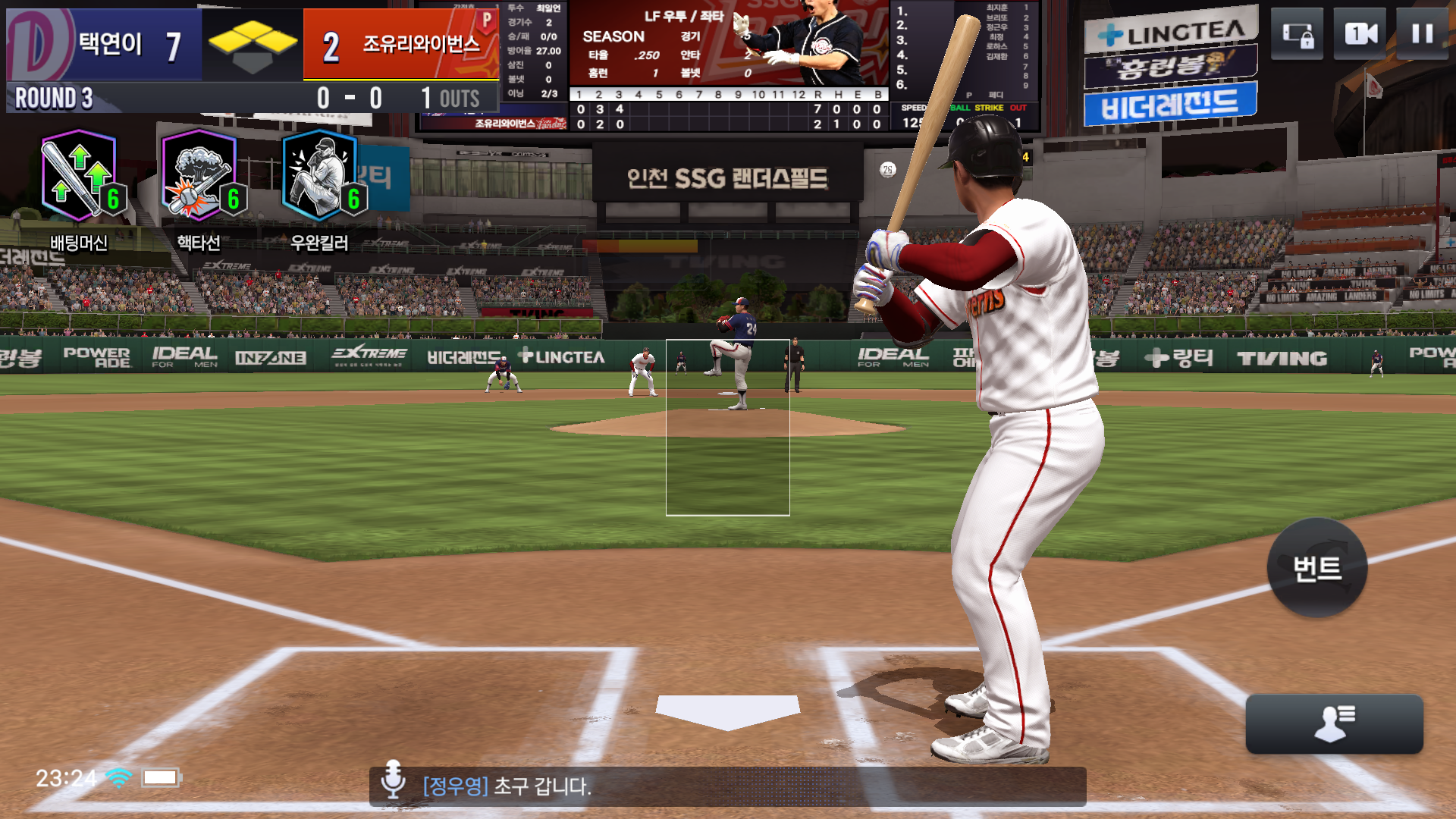The image size is (1456, 819).
Task: Open the player lineup button
Action: point(1334,724)
